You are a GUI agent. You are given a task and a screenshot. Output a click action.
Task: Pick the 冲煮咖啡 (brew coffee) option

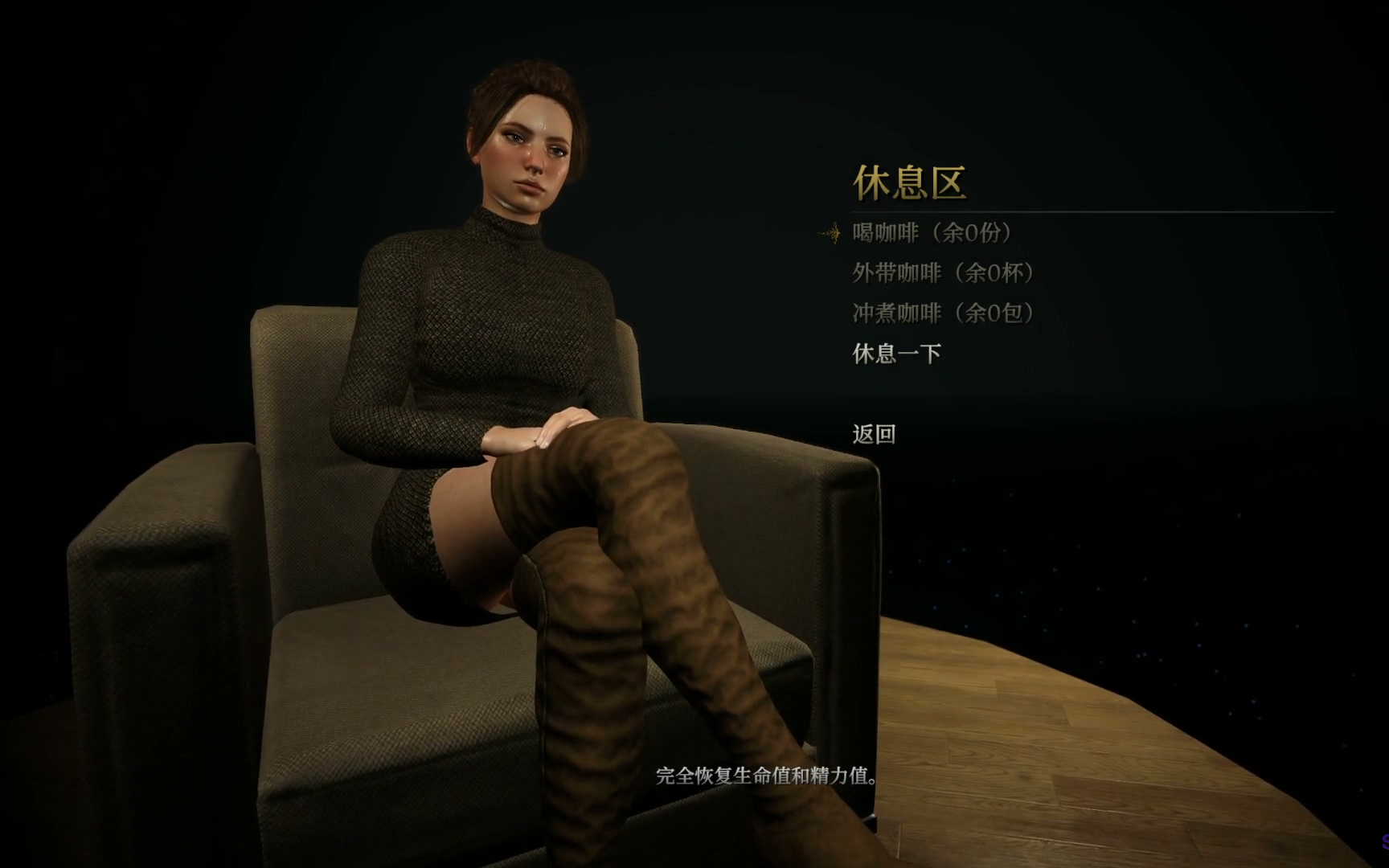pyautogui.click(x=944, y=313)
